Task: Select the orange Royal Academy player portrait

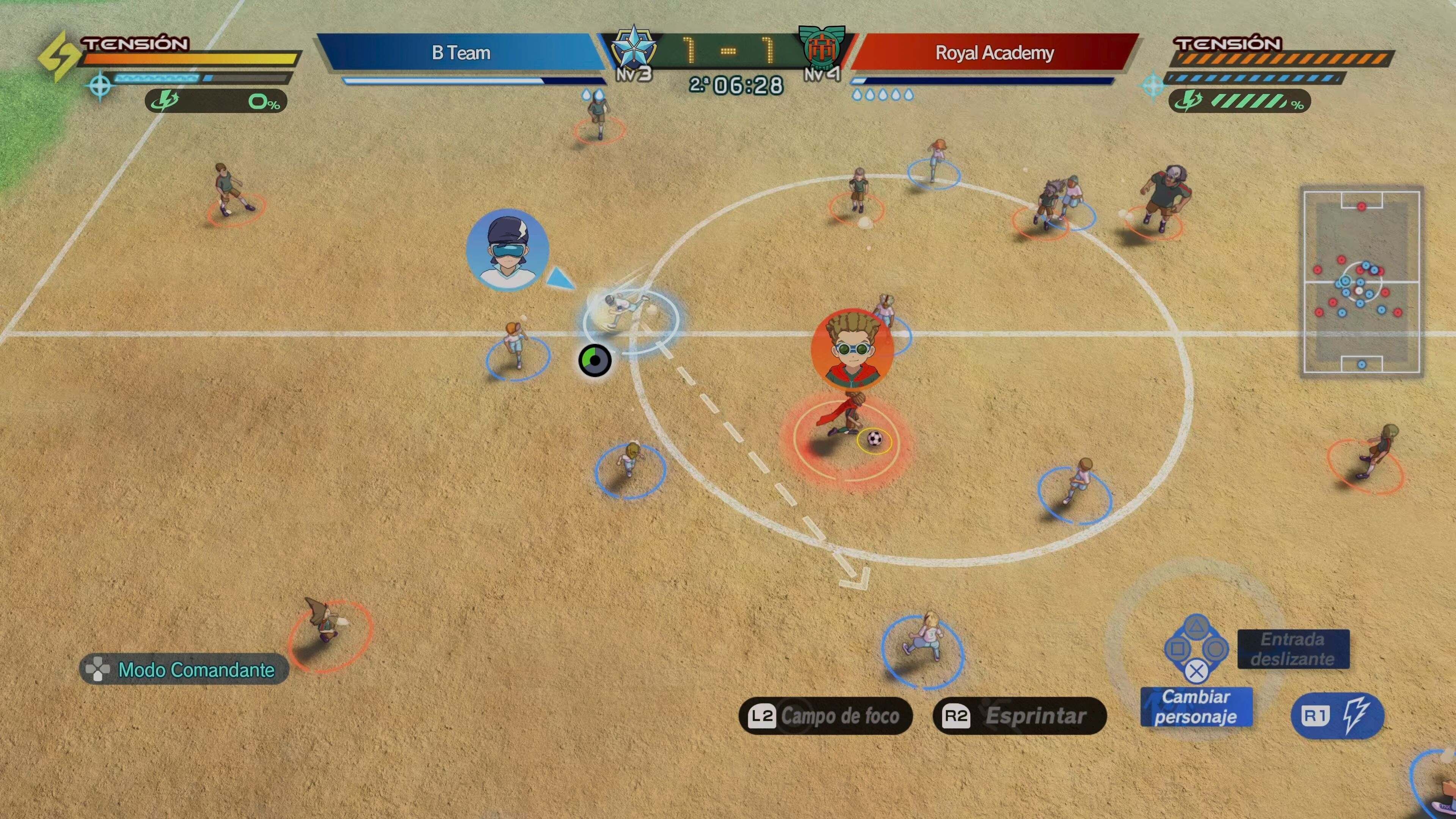Action: pyautogui.click(x=852, y=349)
